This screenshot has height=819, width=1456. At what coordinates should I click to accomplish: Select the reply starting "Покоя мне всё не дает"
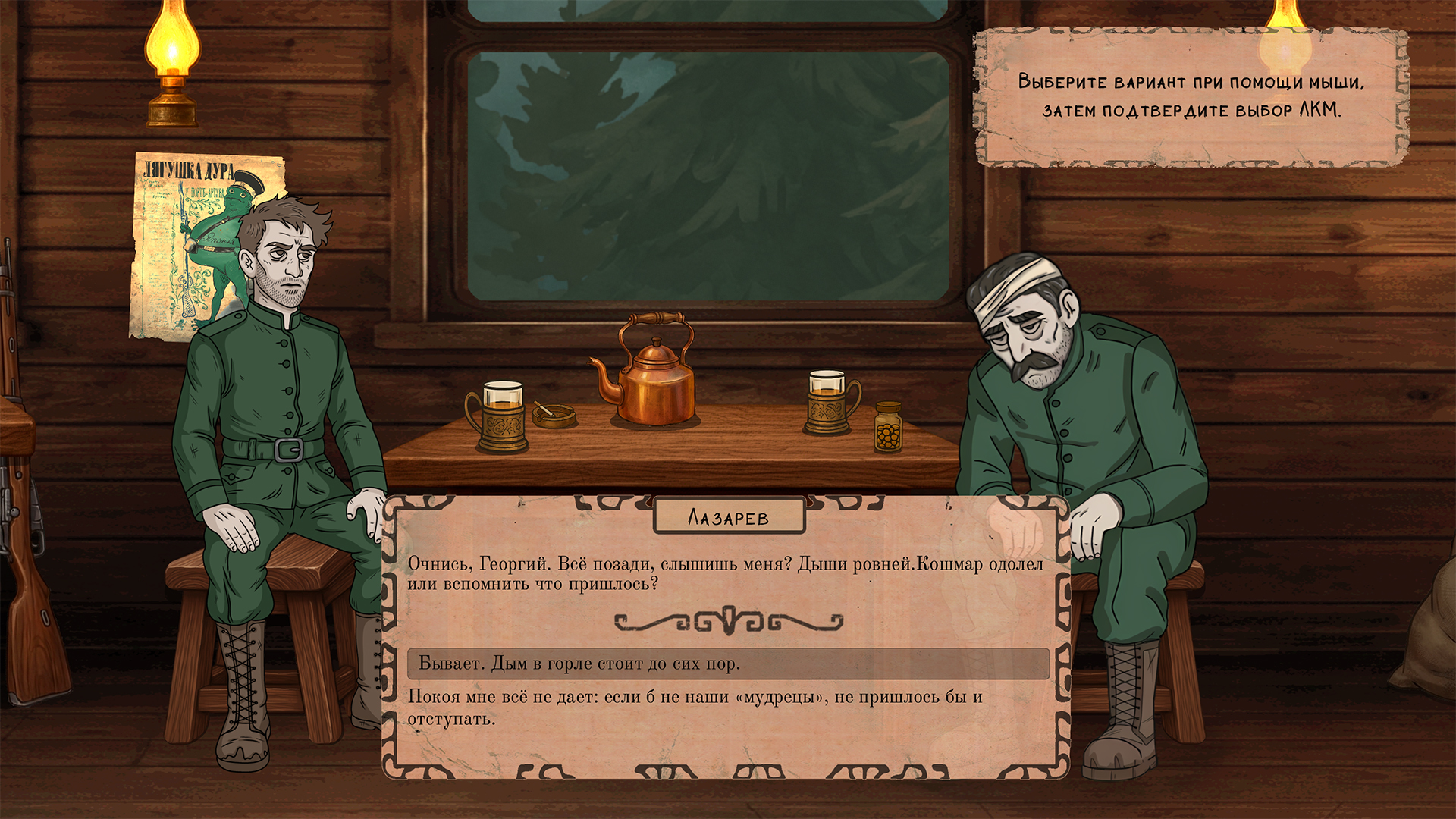coord(695,708)
